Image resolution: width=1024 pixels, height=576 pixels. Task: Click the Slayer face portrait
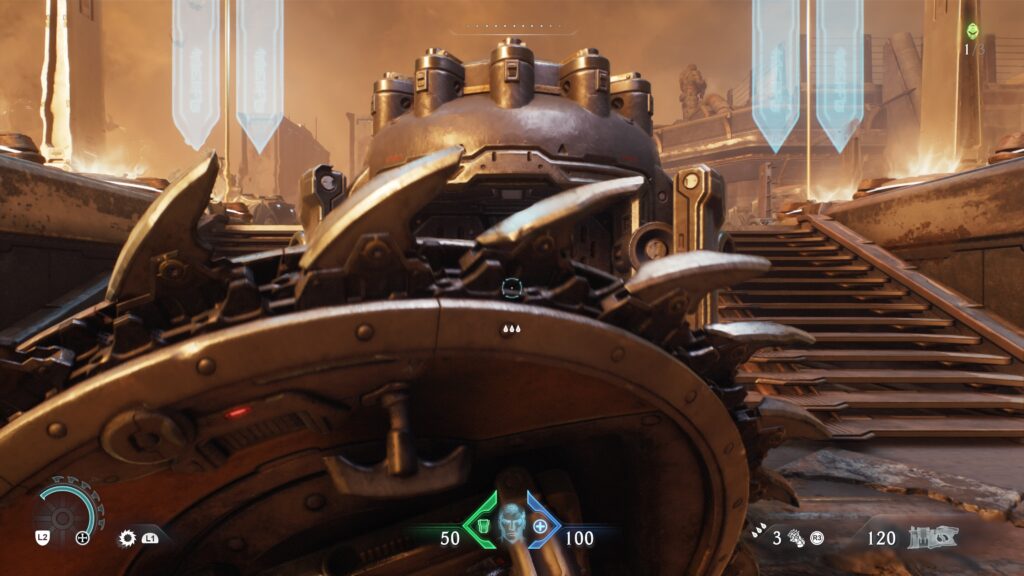[x=512, y=523]
